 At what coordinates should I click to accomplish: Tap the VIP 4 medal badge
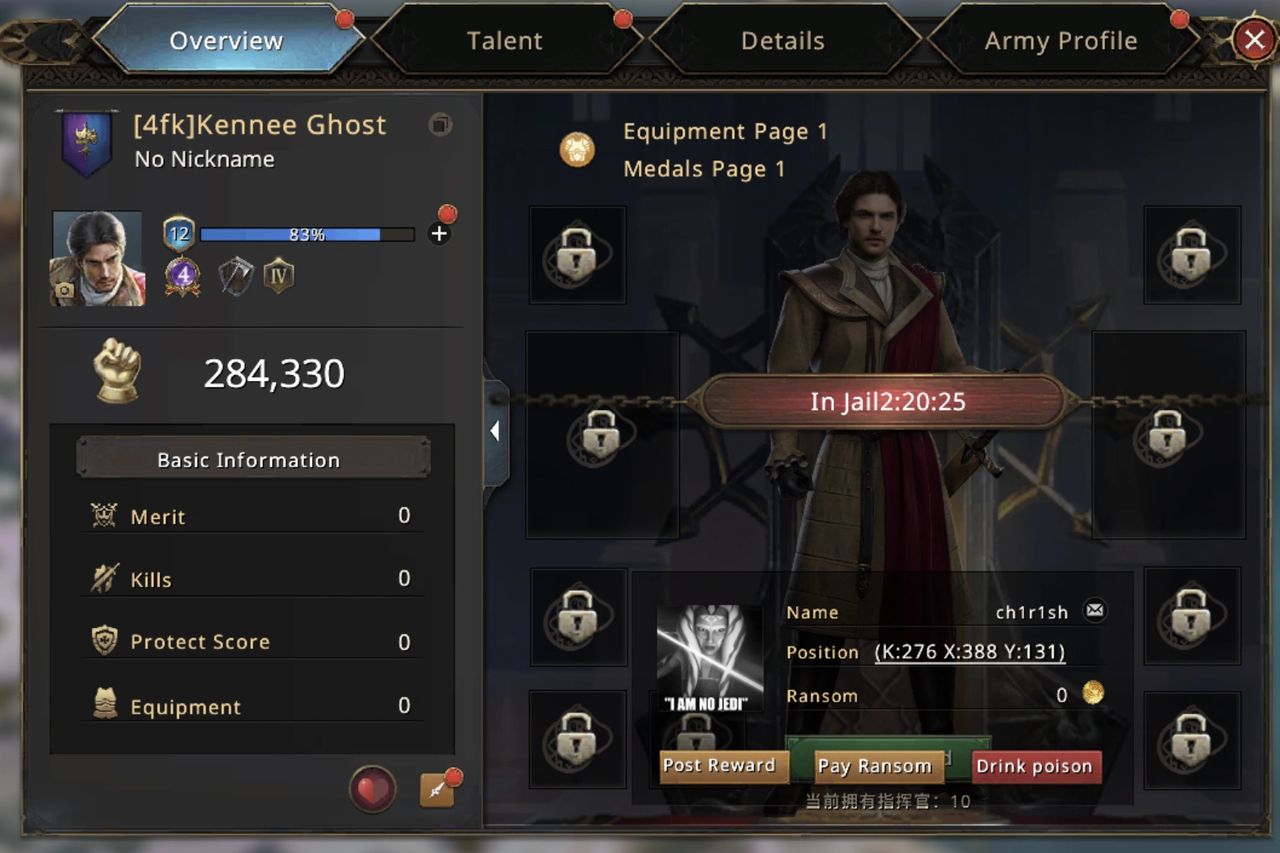(x=183, y=275)
